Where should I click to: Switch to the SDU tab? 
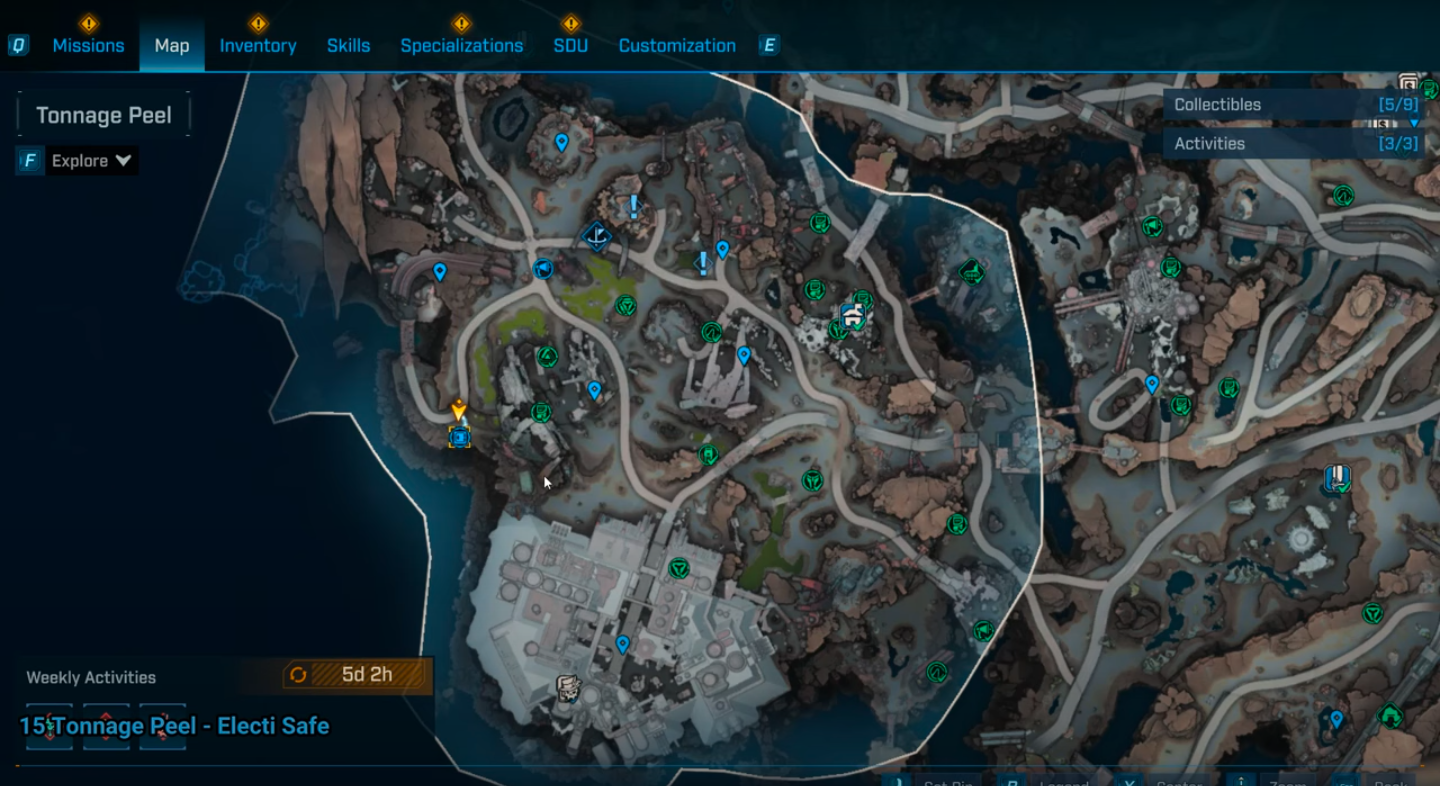(x=571, y=46)
